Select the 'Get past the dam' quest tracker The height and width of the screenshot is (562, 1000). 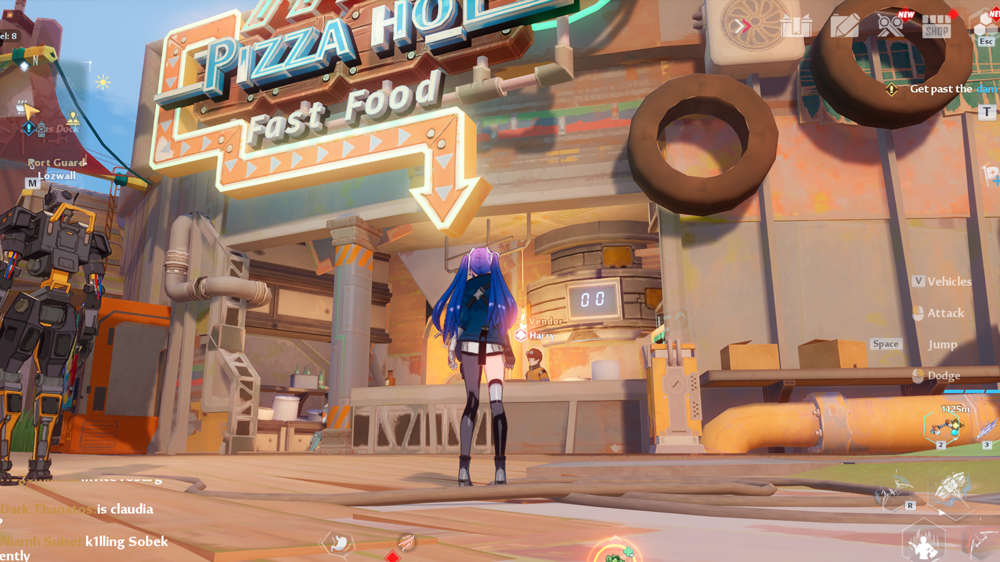939,89
